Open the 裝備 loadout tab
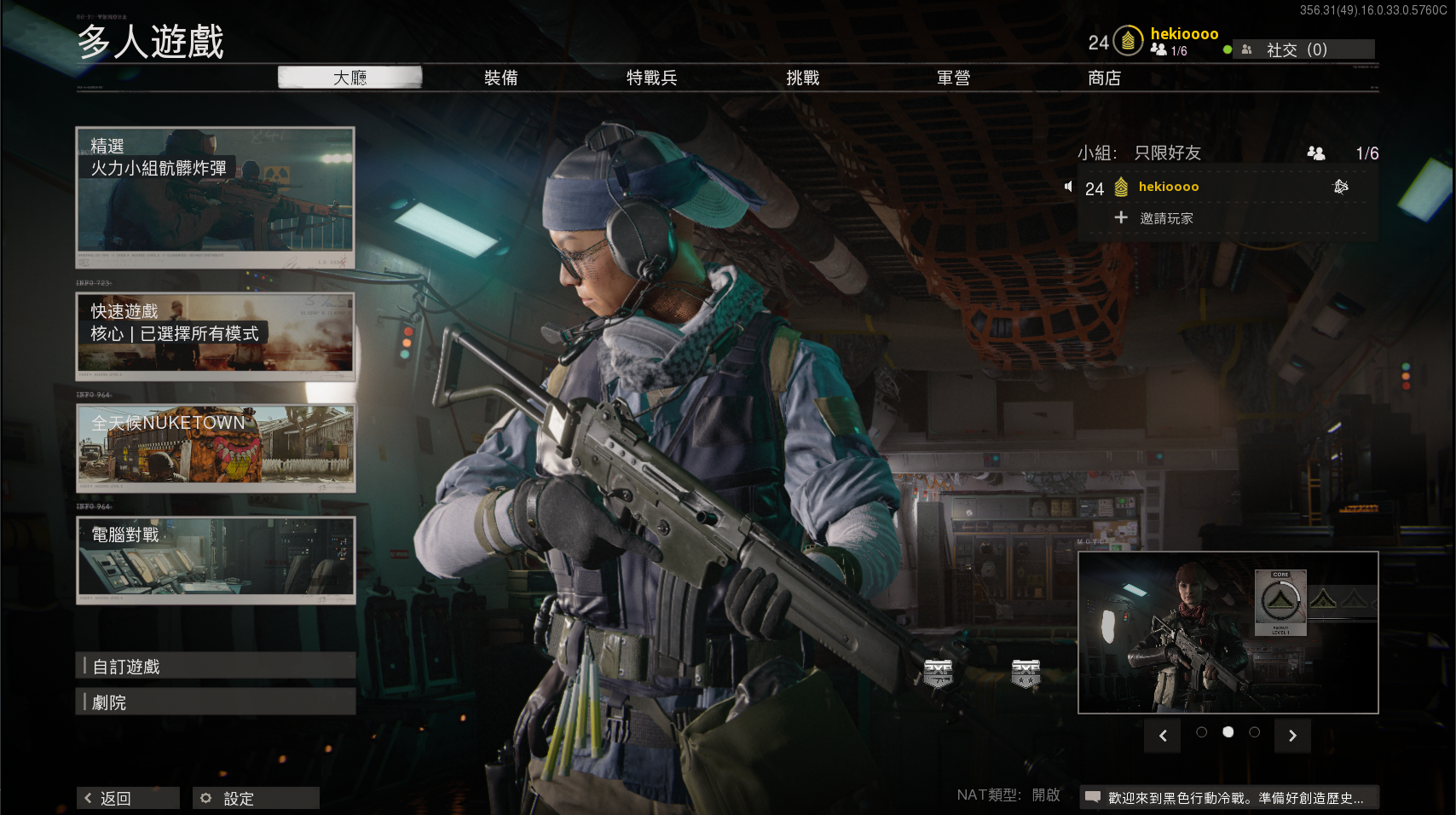 click(500, 78)
